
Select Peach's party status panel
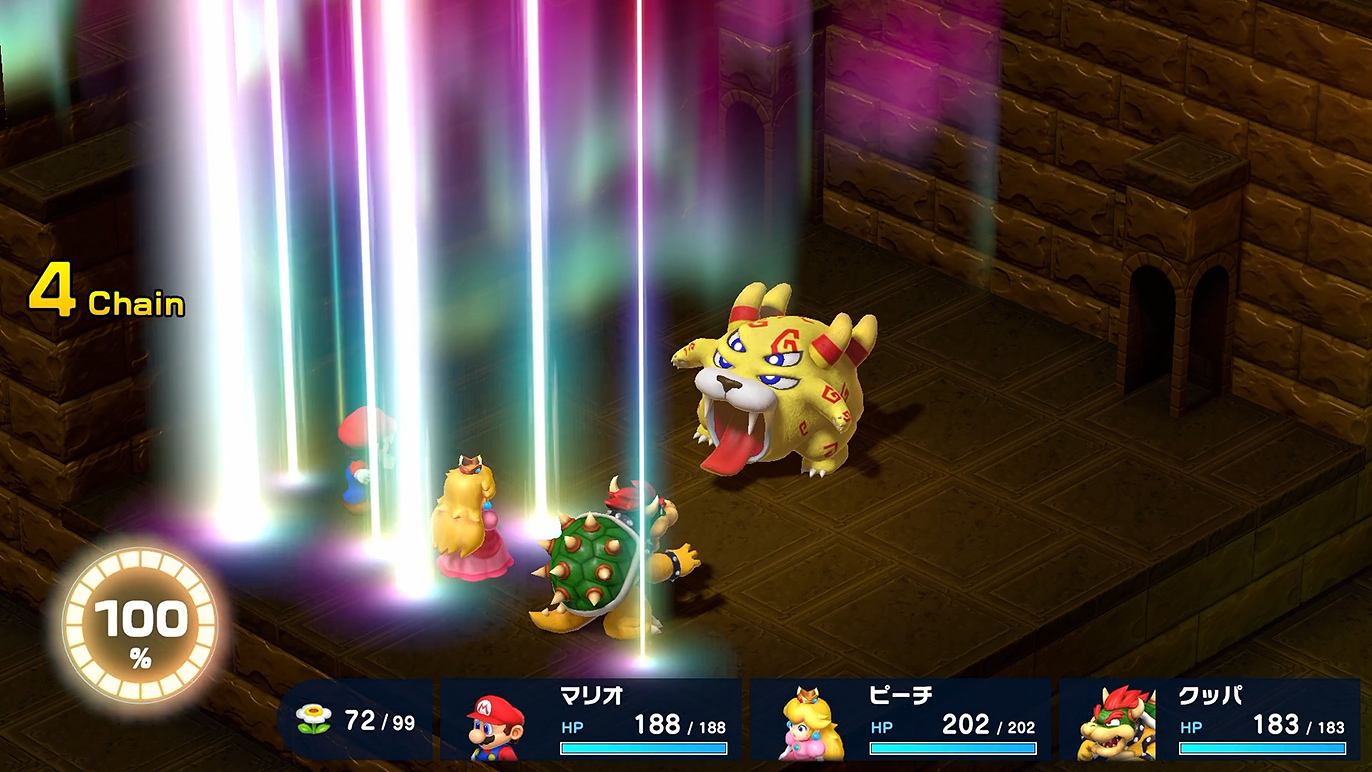[901, 720]
